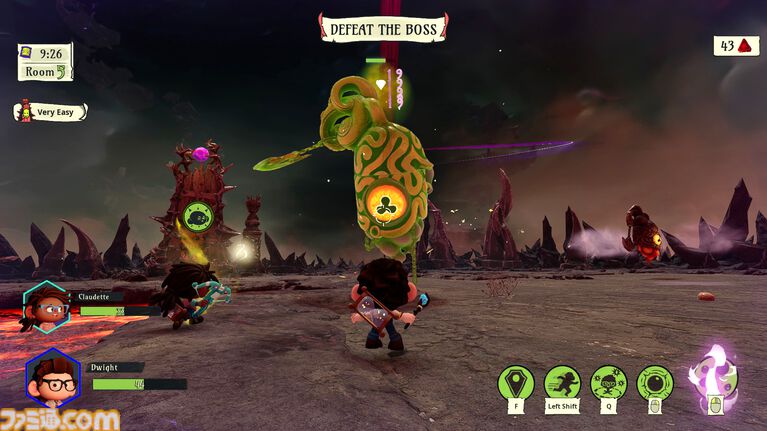Click the Very Easy difficulty badge
This screenshot has width=767, height=431.
[50, 112]
